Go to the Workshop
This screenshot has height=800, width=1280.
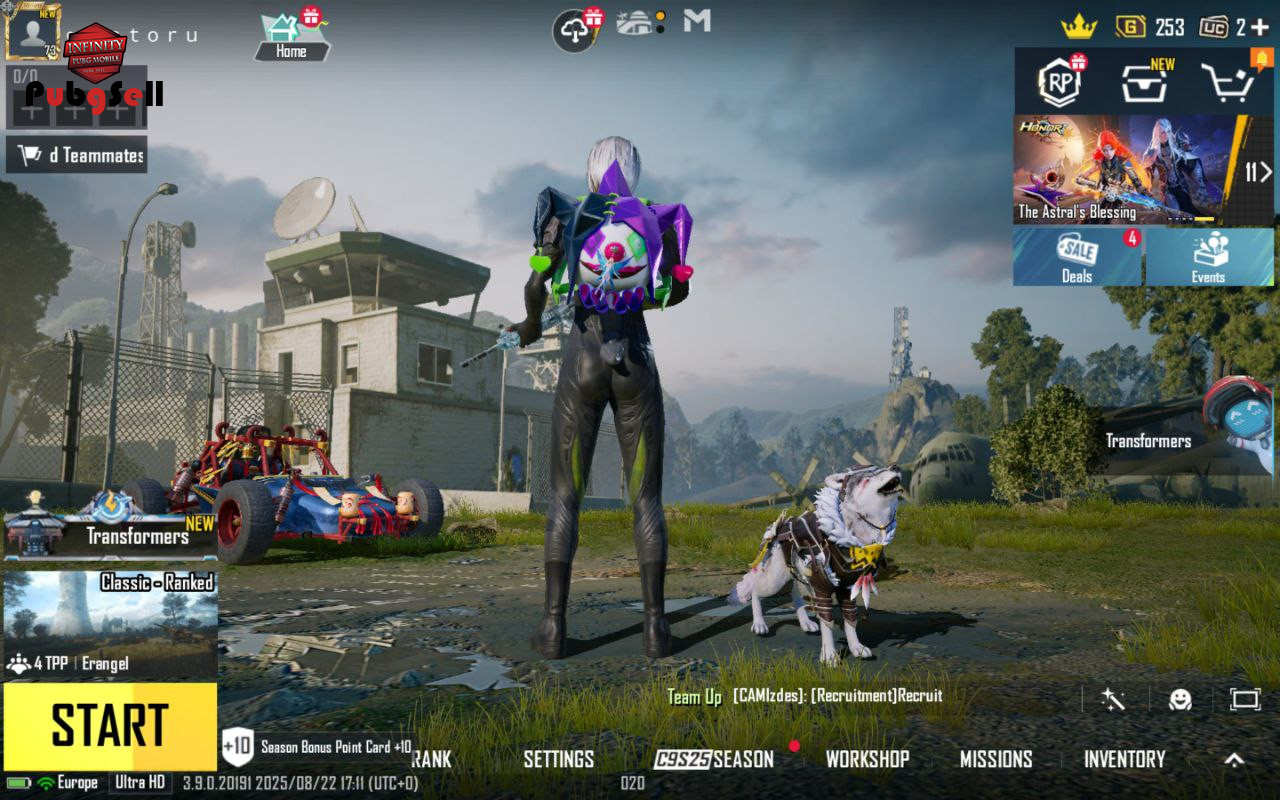[867, 759]
